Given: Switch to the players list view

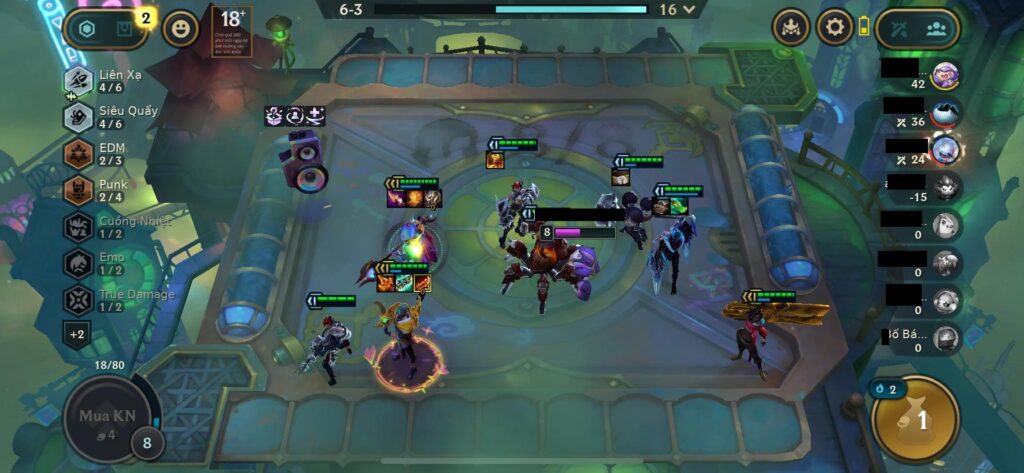Looking at the screenshot, I should click(x=937, y=28).
